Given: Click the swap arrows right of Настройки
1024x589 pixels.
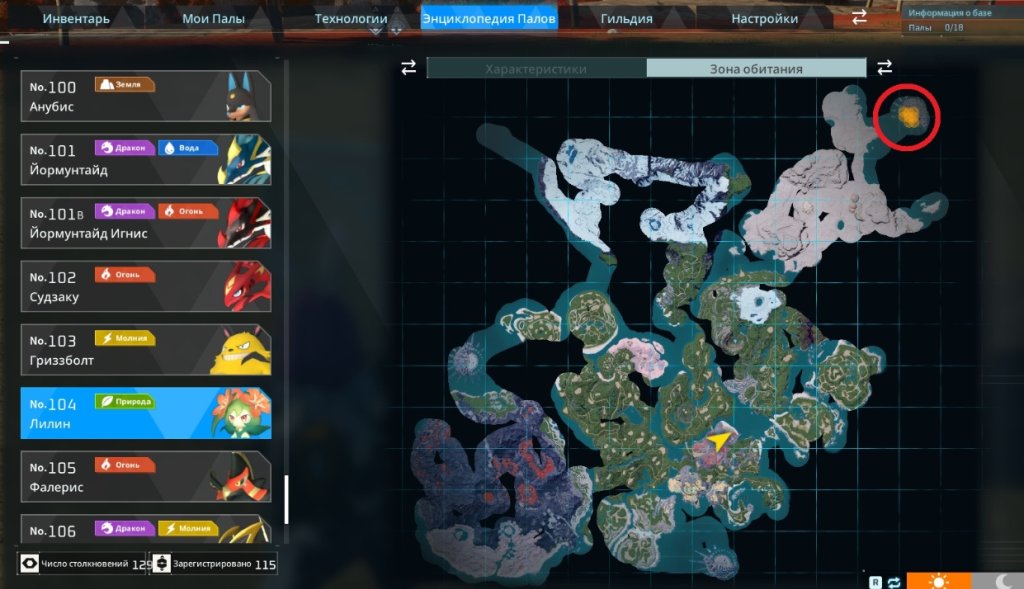Looking at the screenshot, I should (859, 18).
